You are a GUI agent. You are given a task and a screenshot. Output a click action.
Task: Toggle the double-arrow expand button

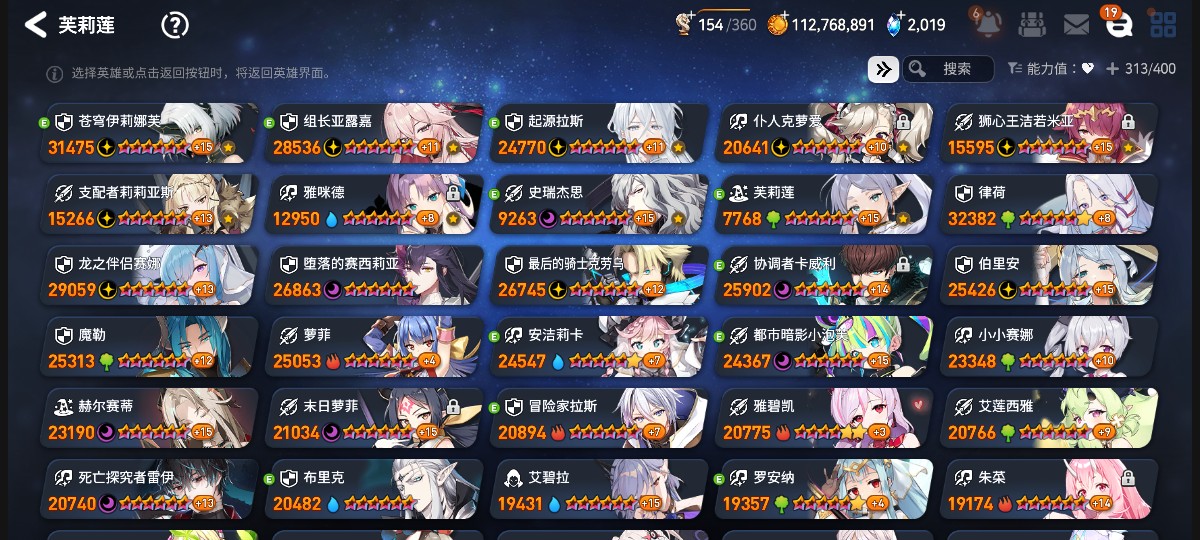point(882,69)
